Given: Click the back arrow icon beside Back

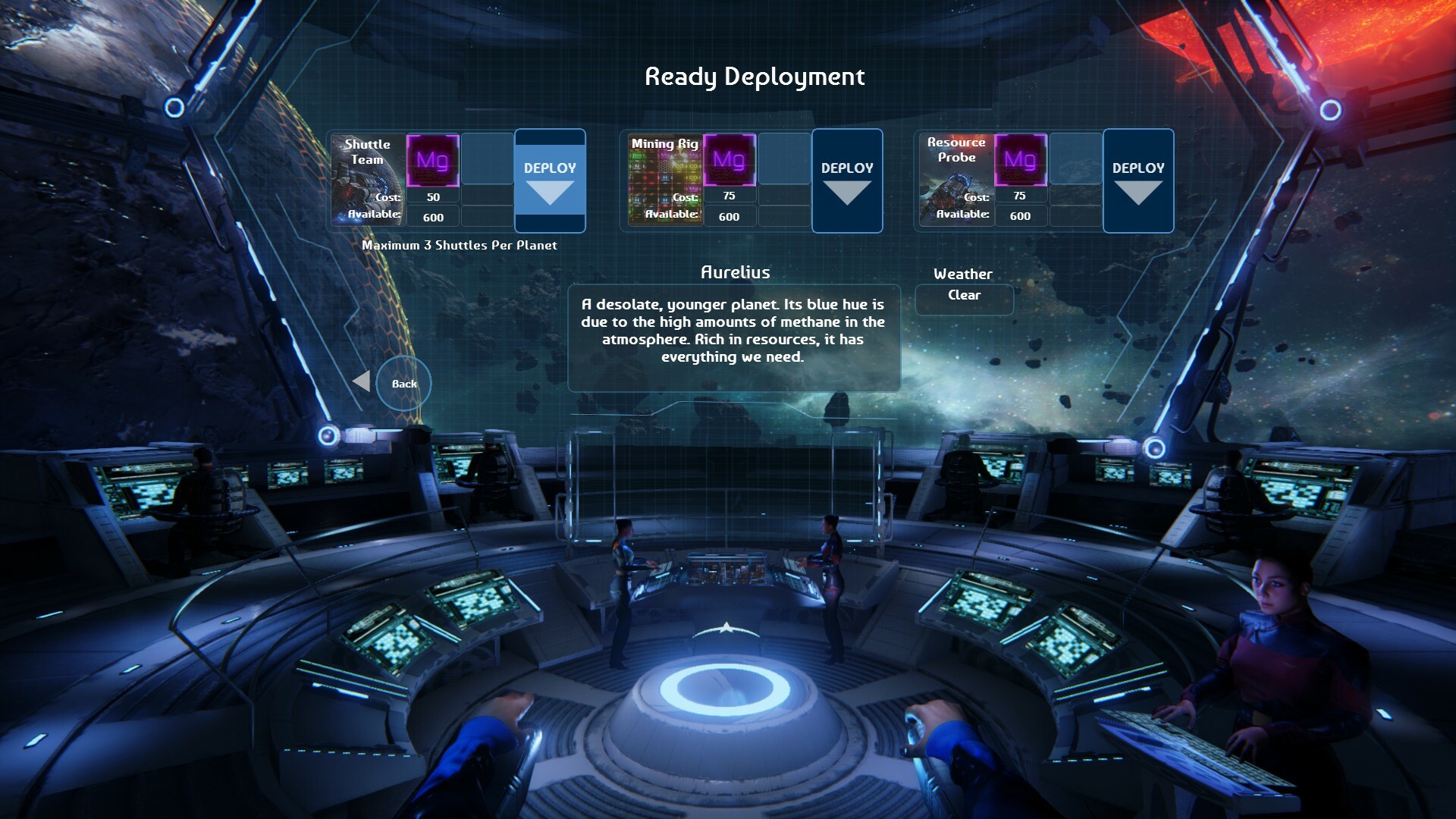Looking at the screenshot, I should tap(362, 383).
